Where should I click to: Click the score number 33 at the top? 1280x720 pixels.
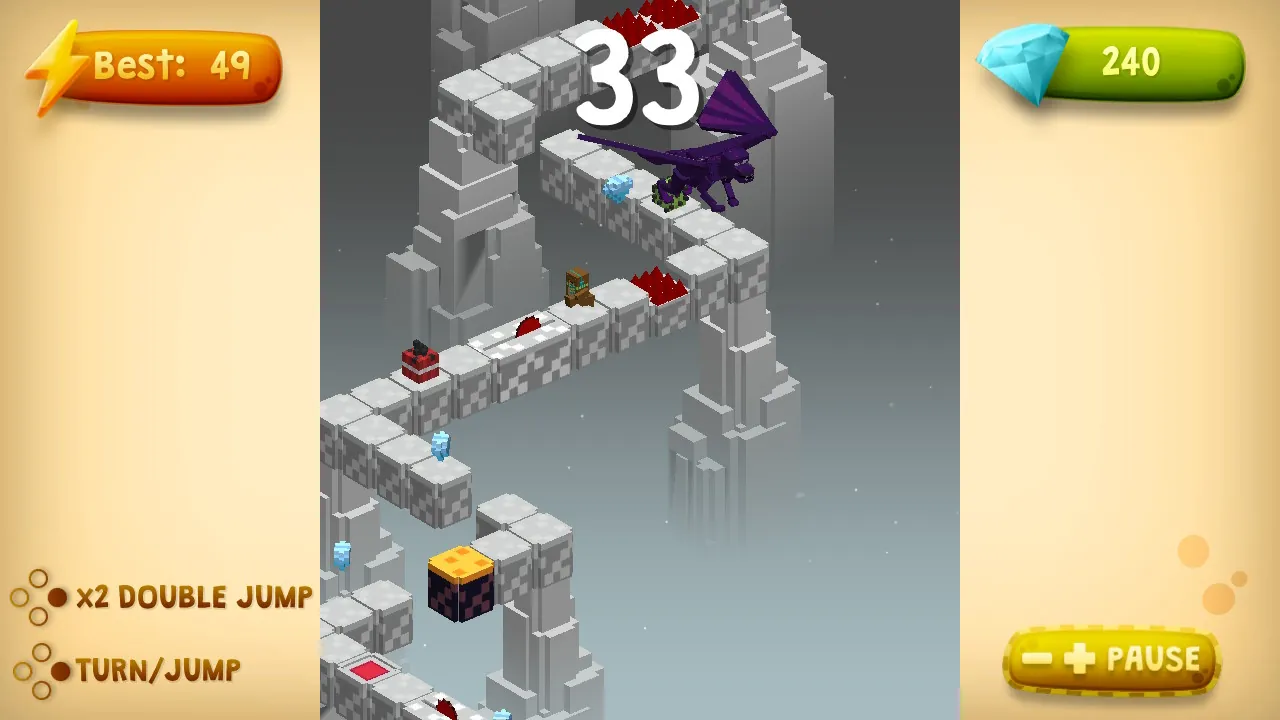click(640, 80)
